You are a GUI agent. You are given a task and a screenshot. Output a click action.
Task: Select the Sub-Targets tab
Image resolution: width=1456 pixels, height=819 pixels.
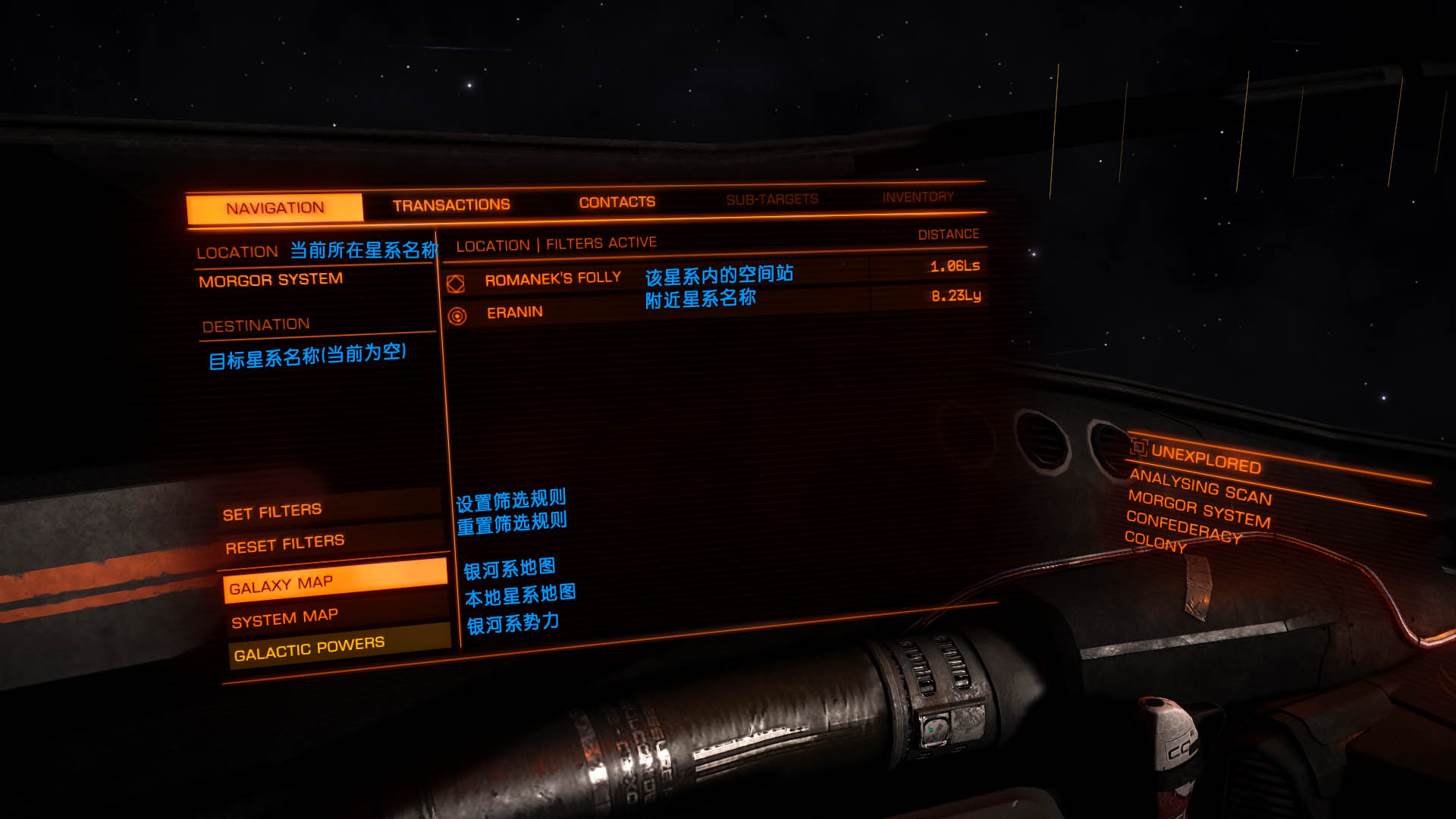click(772, 199)
